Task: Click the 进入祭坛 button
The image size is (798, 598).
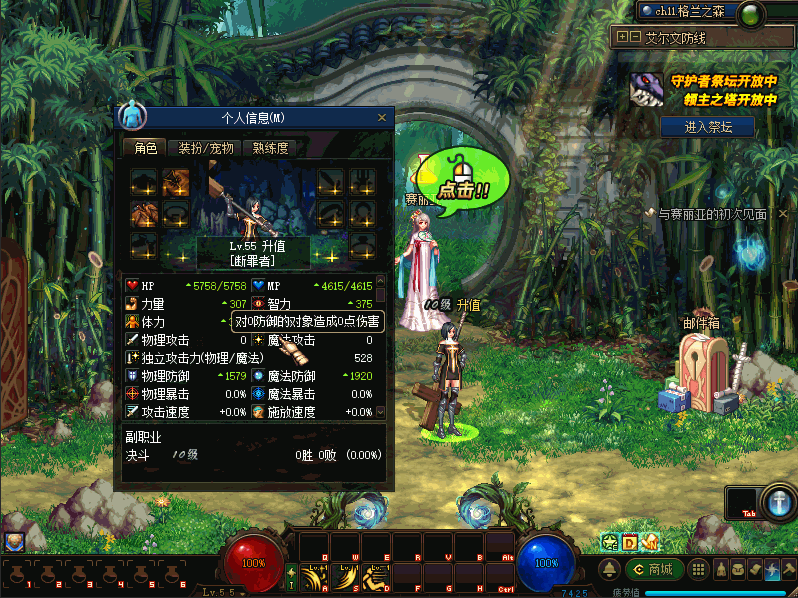Action: [707, 127]
